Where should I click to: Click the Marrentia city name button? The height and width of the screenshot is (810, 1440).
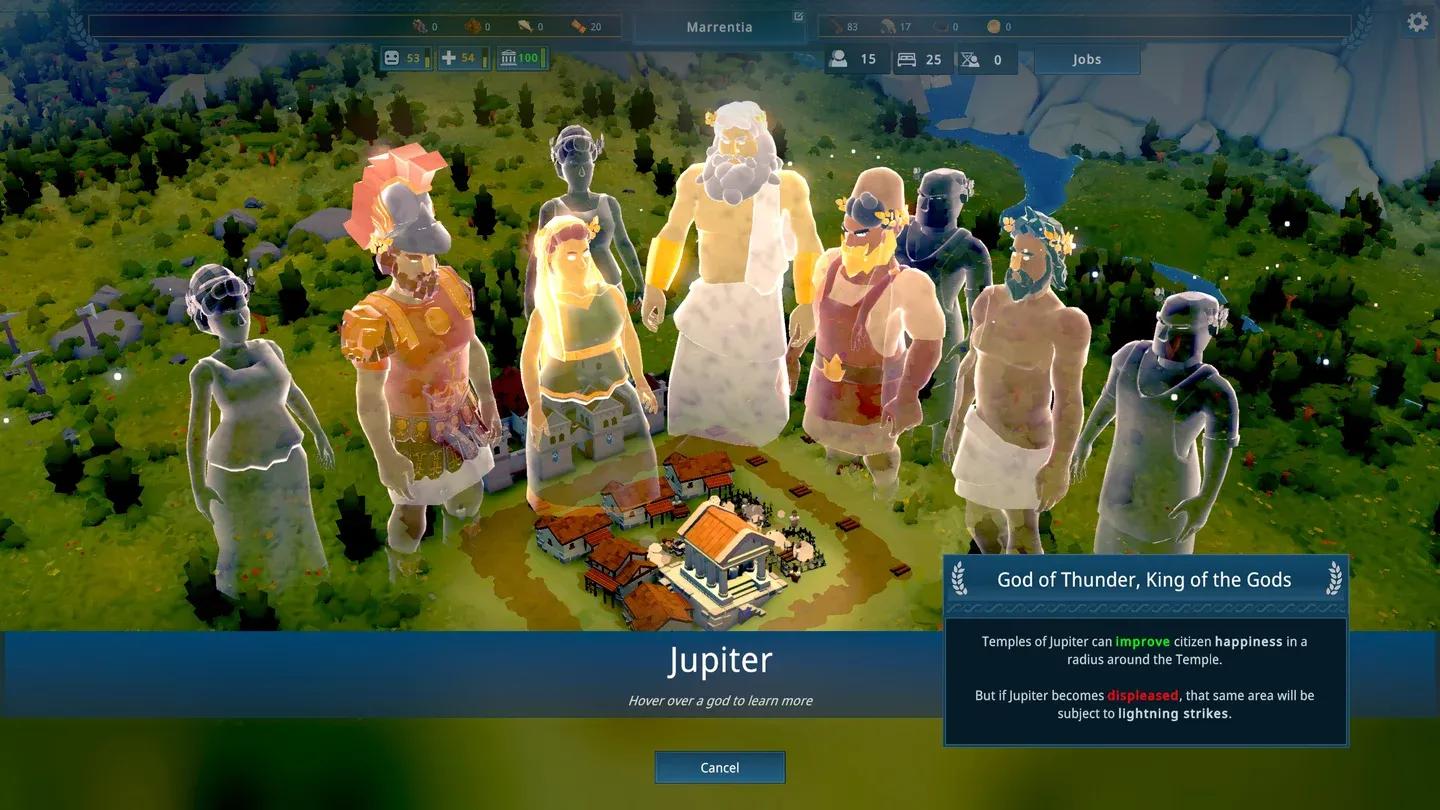pyautogui.click(x=719, y=27)
